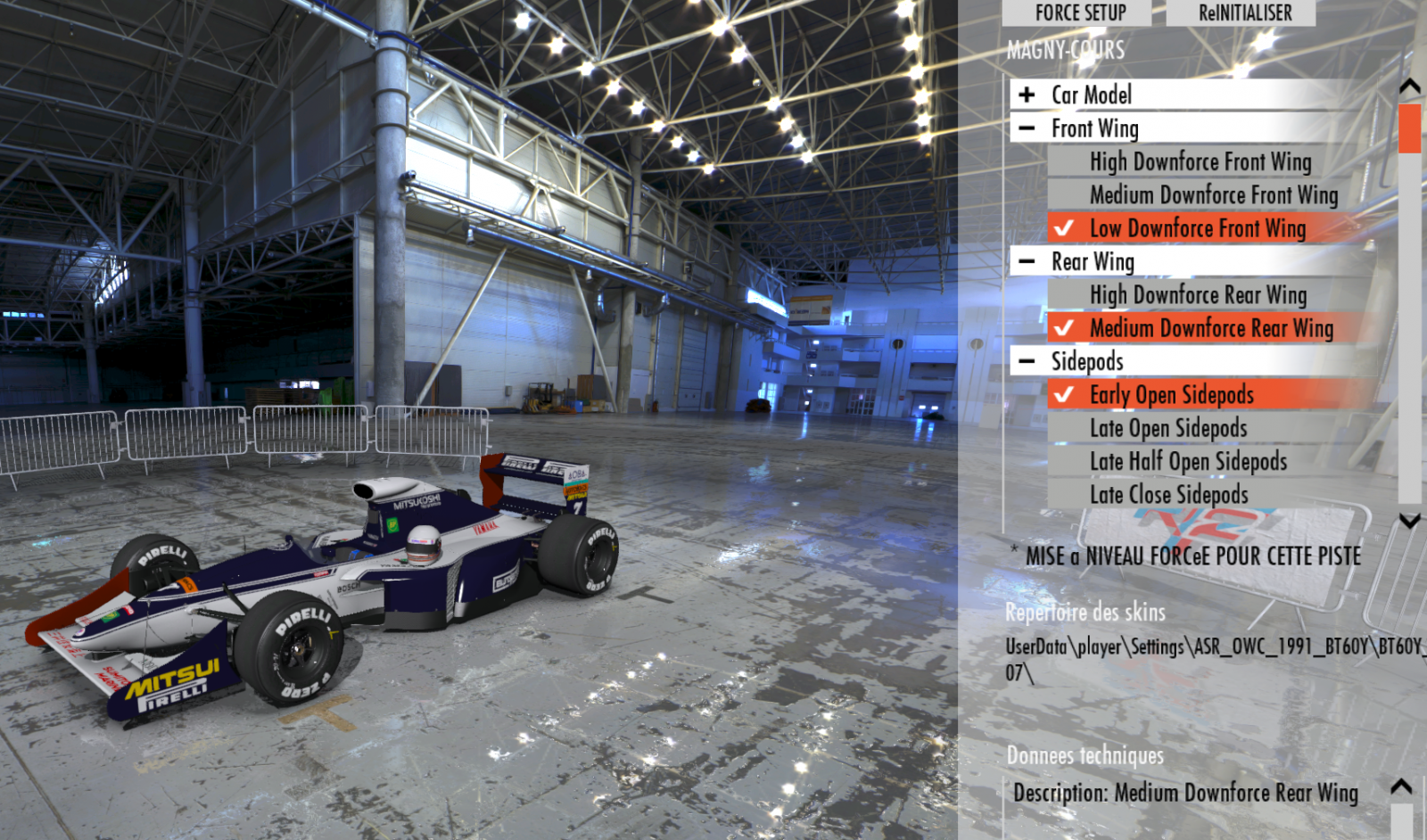
Task: Choose Medium Downforce Front Wing
Action: (x=1213, y=194)
